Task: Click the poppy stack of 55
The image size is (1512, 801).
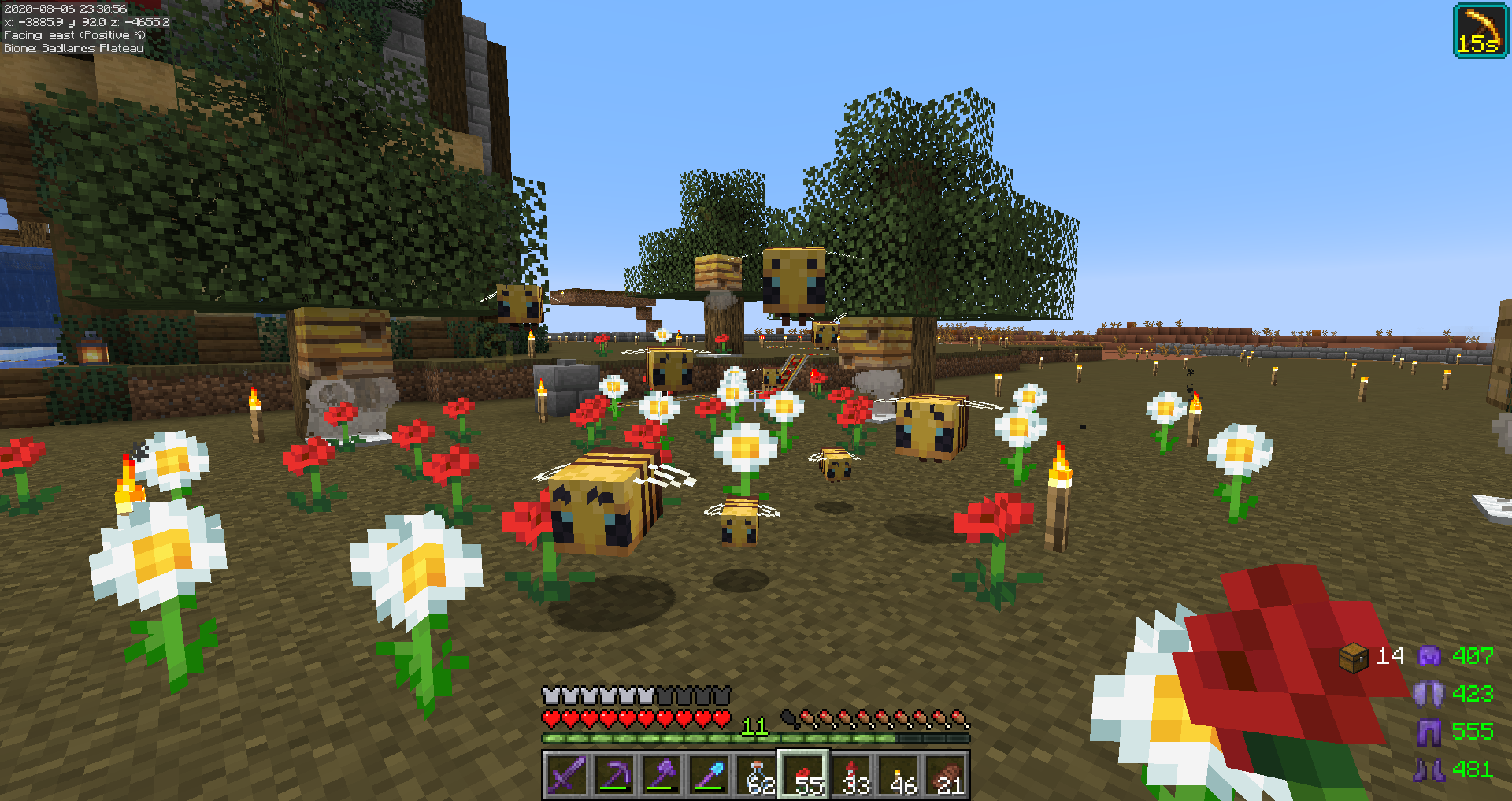Action: 804,775
